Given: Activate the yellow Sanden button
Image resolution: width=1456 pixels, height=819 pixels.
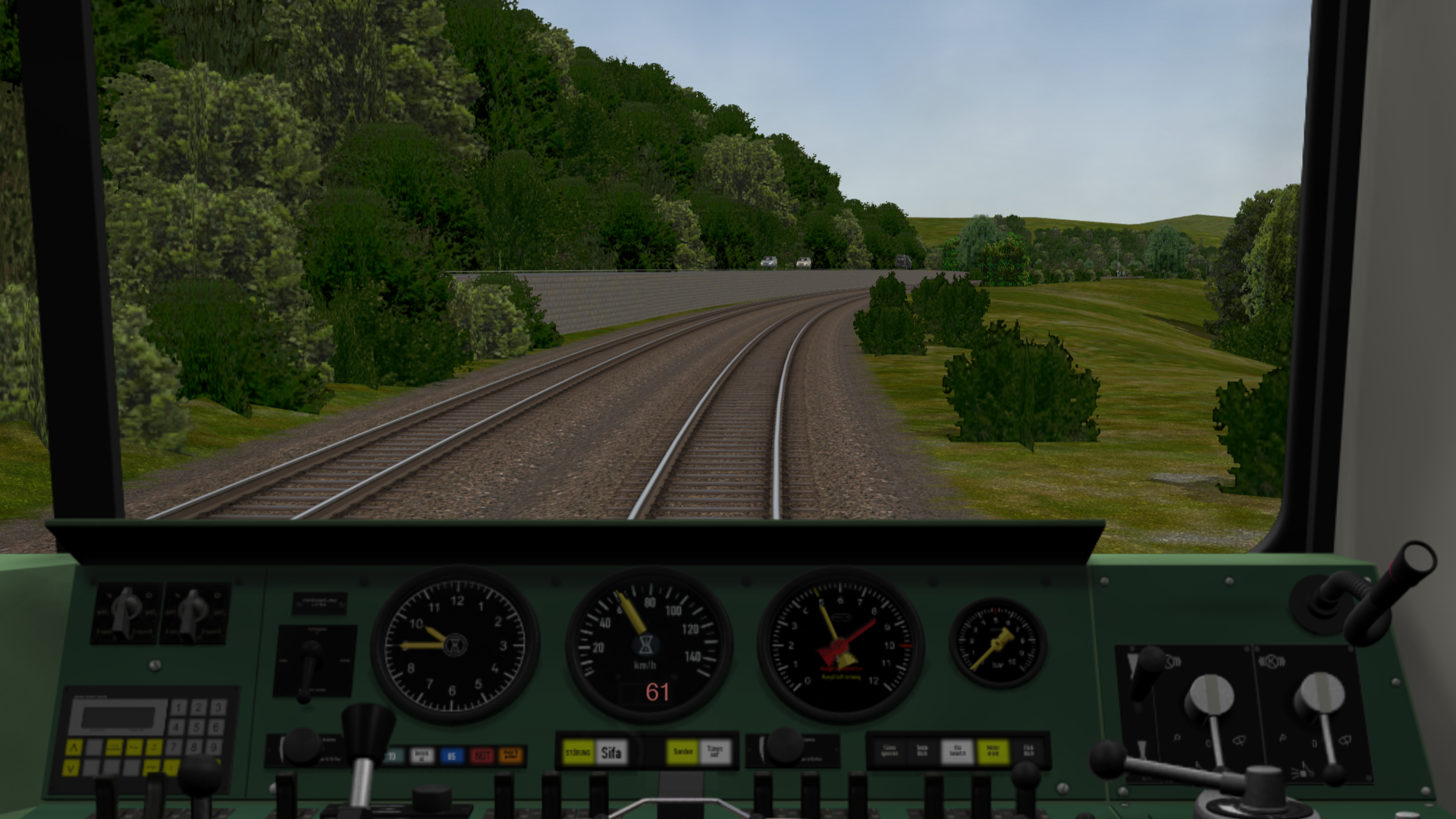Looking at the screenshot, I should [x=682, y=752].
